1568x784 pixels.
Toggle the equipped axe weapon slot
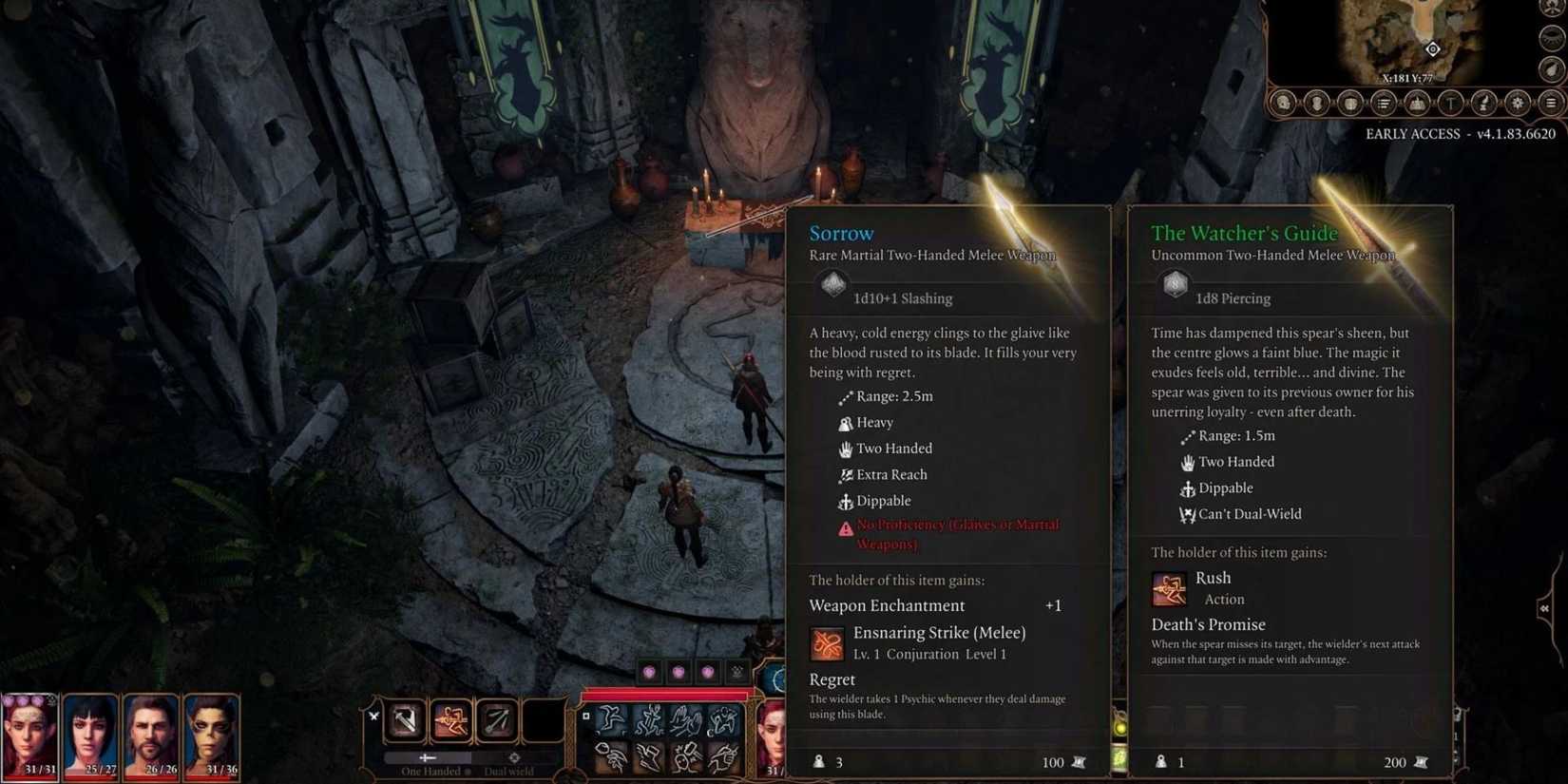pyautogui.click(x=405, y=720)
